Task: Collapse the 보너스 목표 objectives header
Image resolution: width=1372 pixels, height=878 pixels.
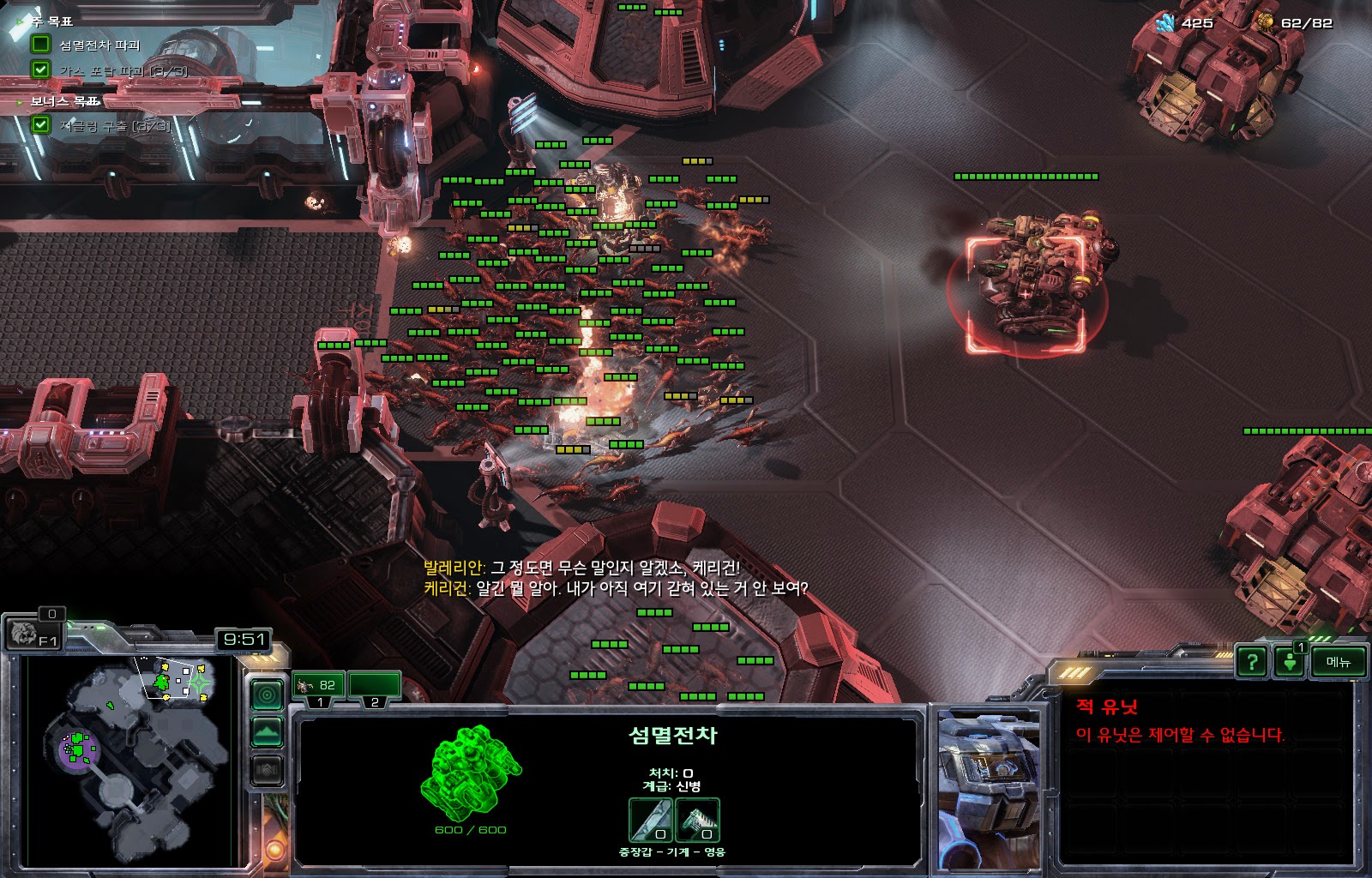Action: tap(64, 101)
